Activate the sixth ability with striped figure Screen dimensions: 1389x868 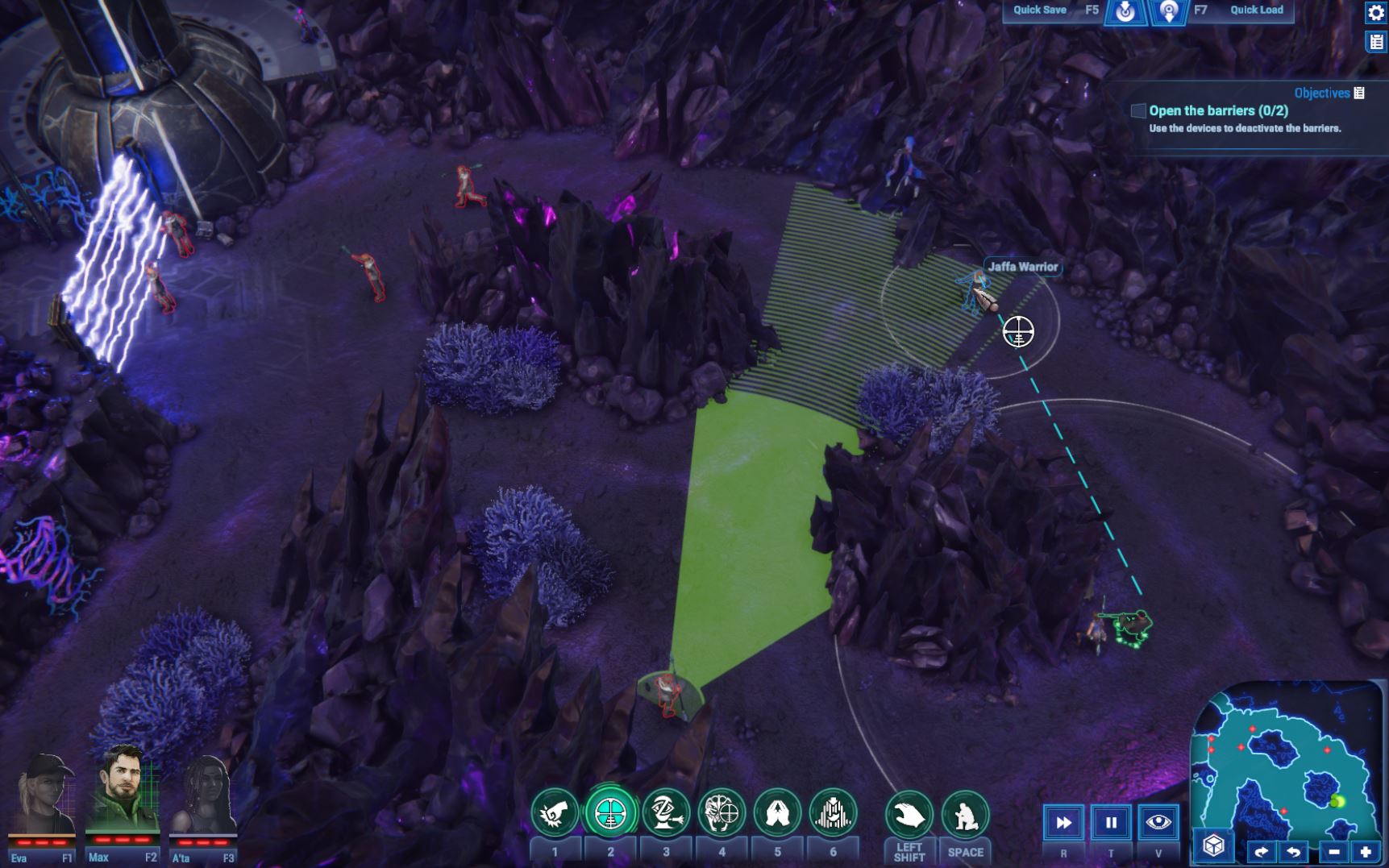point(833,812)
